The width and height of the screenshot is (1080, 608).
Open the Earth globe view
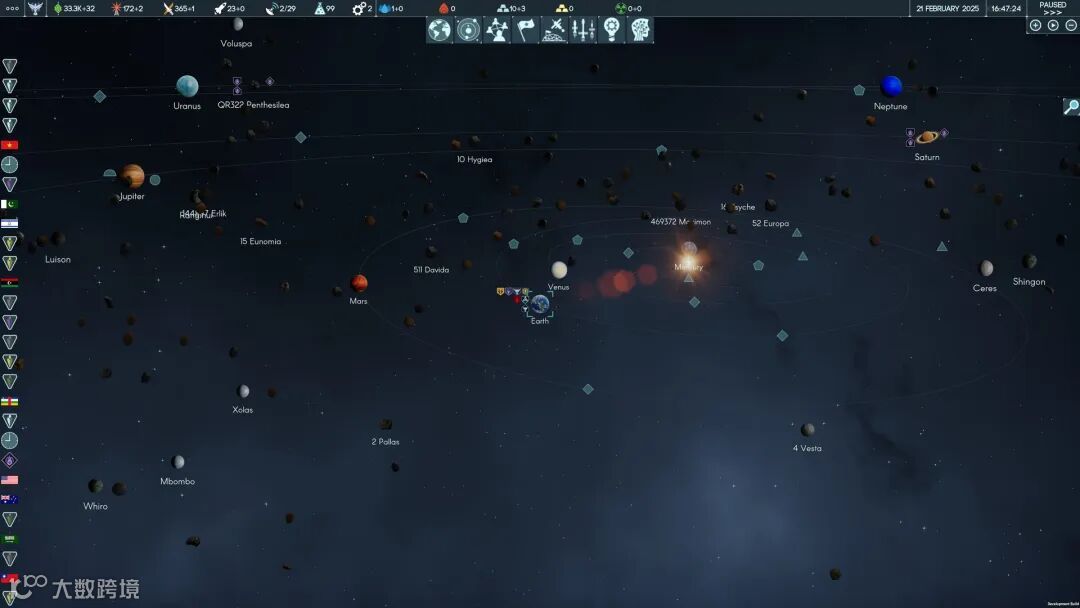point(439,30)
